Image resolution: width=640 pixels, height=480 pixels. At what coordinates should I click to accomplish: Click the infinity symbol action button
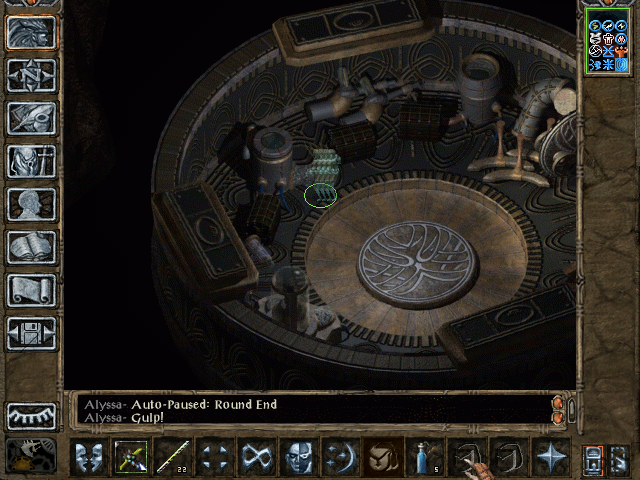[257, 457]
